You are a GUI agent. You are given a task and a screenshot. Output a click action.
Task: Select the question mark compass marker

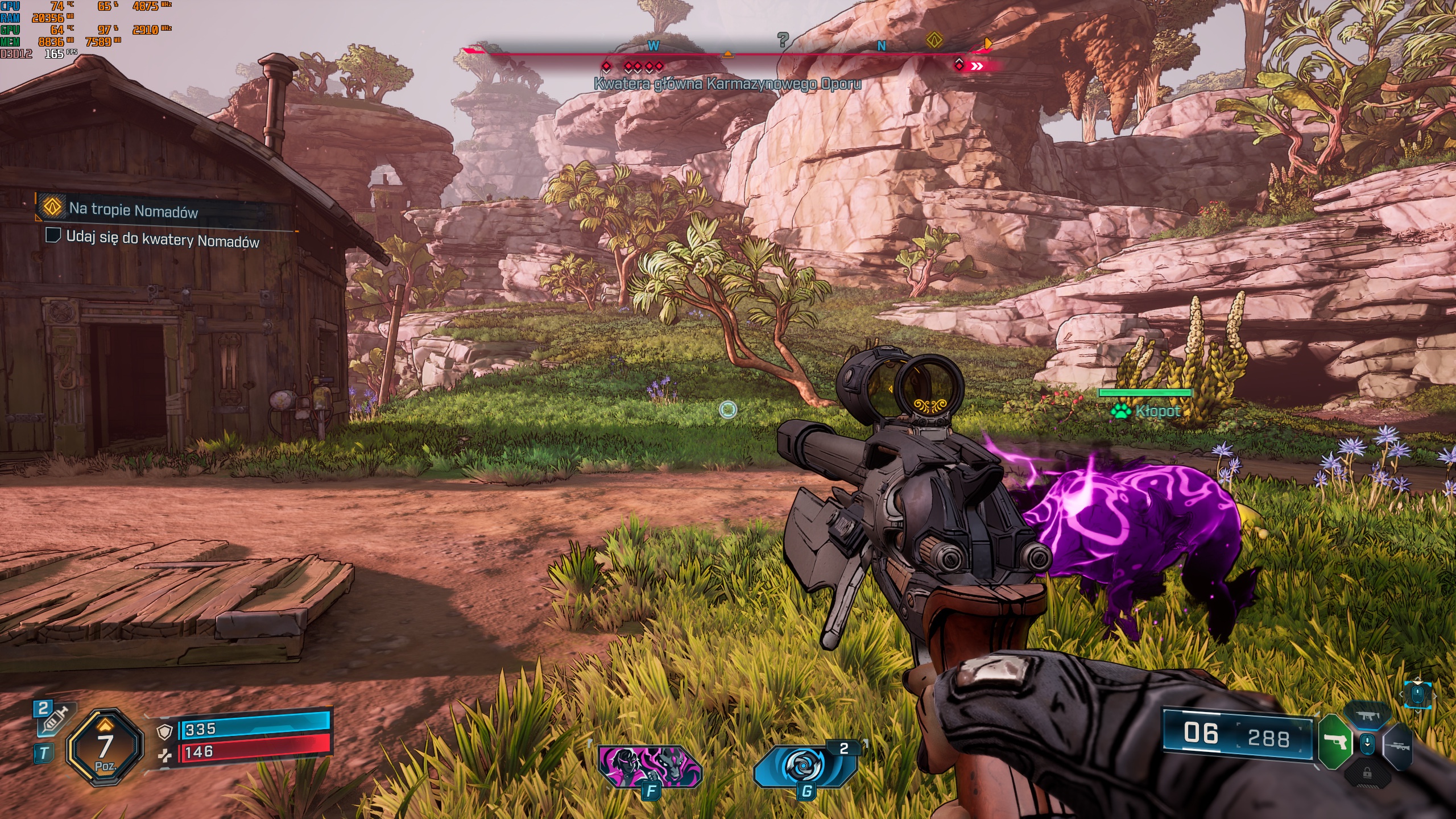point(783,39)
